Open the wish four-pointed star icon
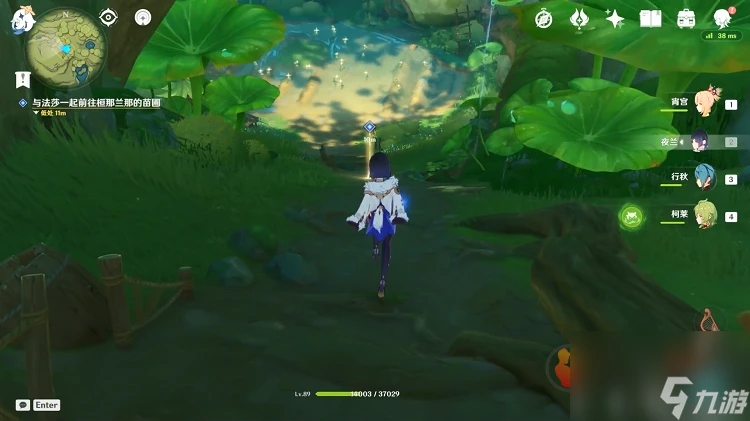This screenshot has height=421, width=750. tap(615, 18)
